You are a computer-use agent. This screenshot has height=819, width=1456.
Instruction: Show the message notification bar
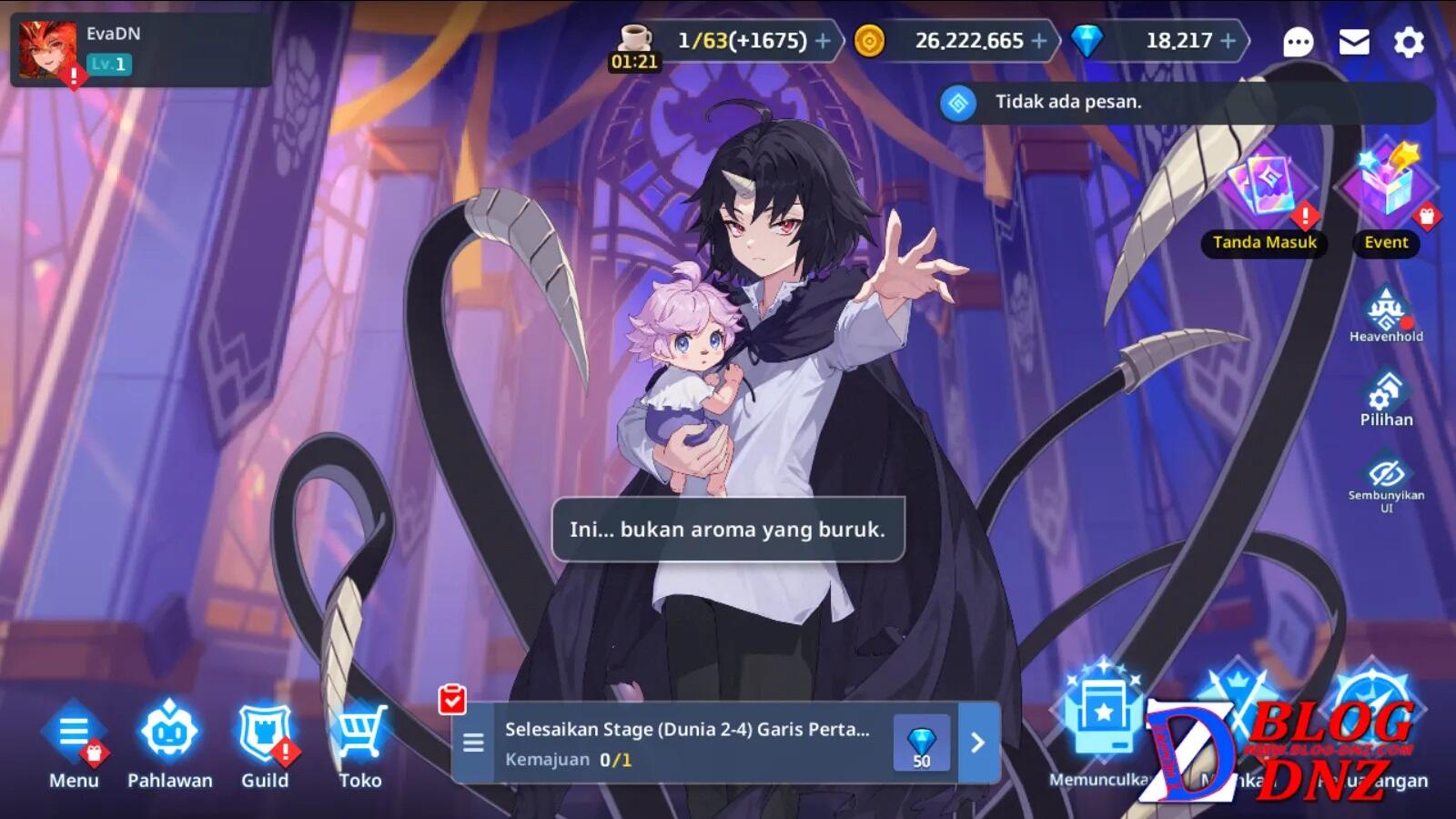pos(1183,102)
